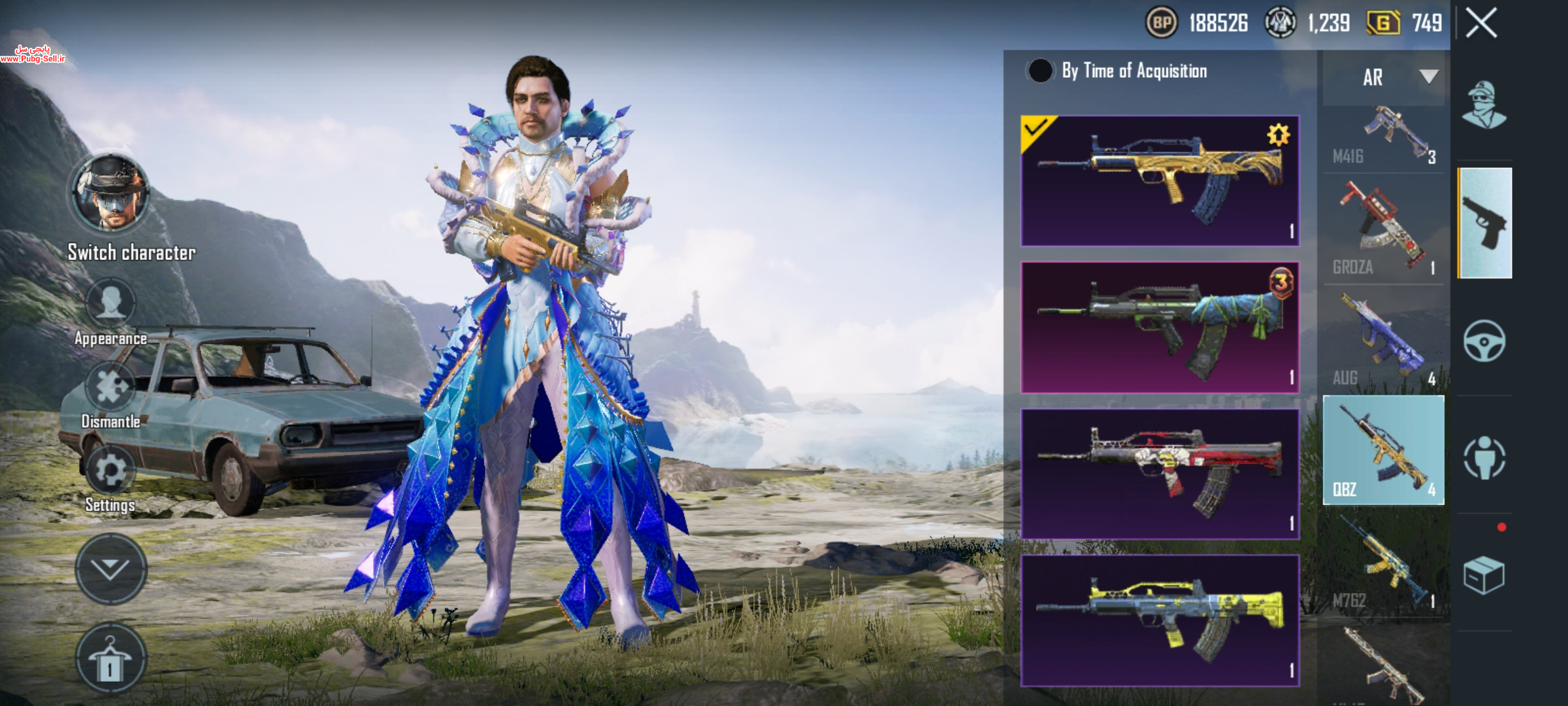Show the AUG weapon skins

tap(1384, 340)
